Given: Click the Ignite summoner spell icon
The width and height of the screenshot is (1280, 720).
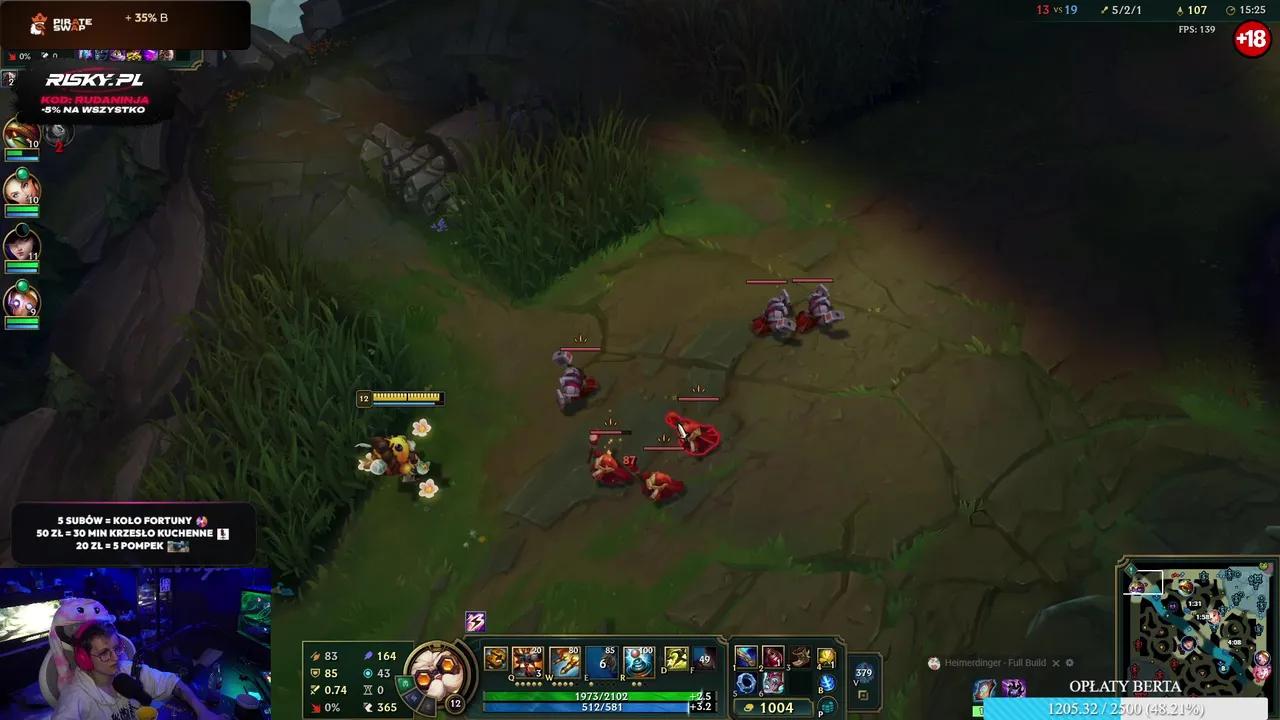Looking at the screenshot, I should (702, 658).
